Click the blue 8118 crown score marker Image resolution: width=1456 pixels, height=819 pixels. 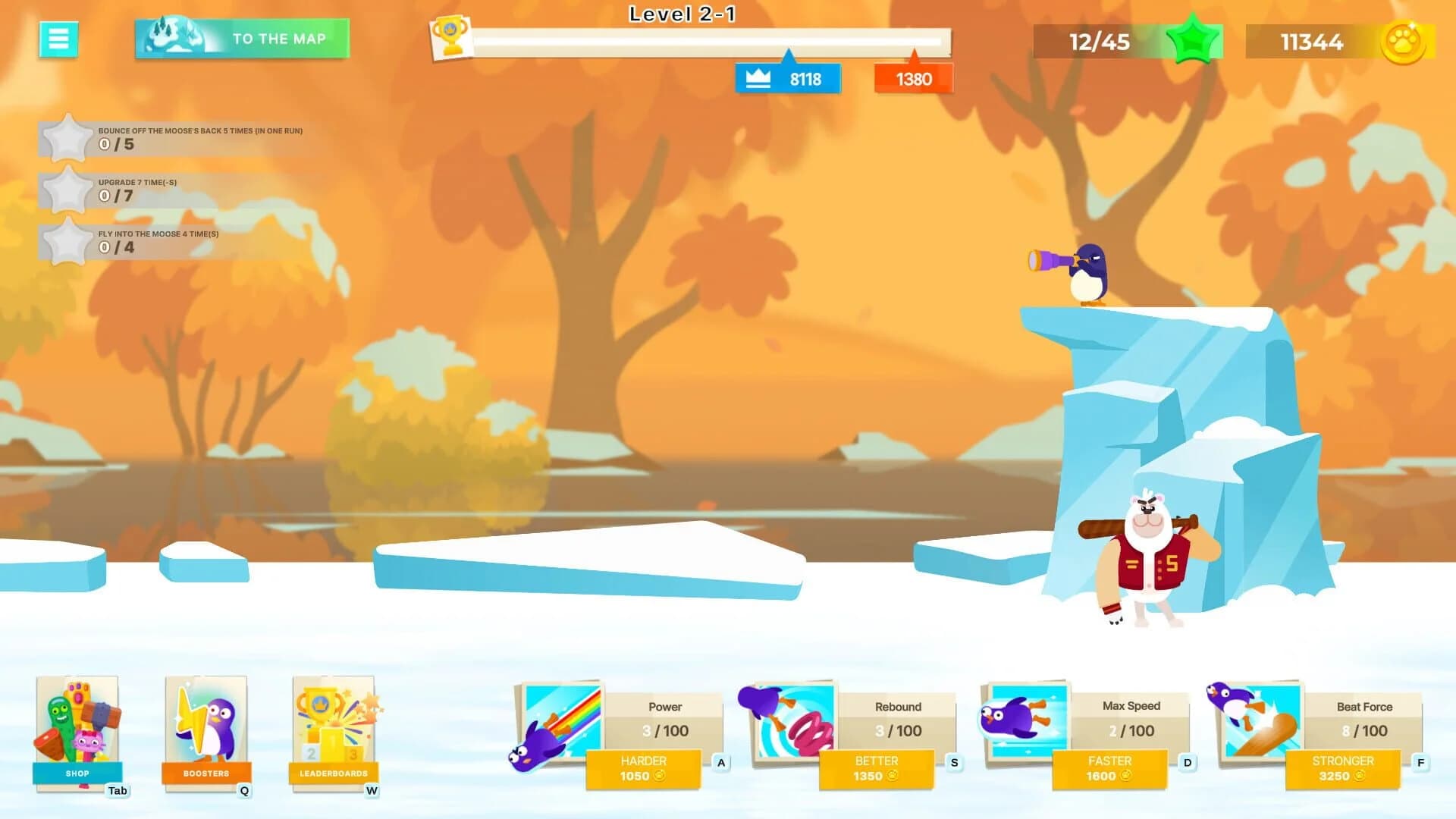point(786,77)
